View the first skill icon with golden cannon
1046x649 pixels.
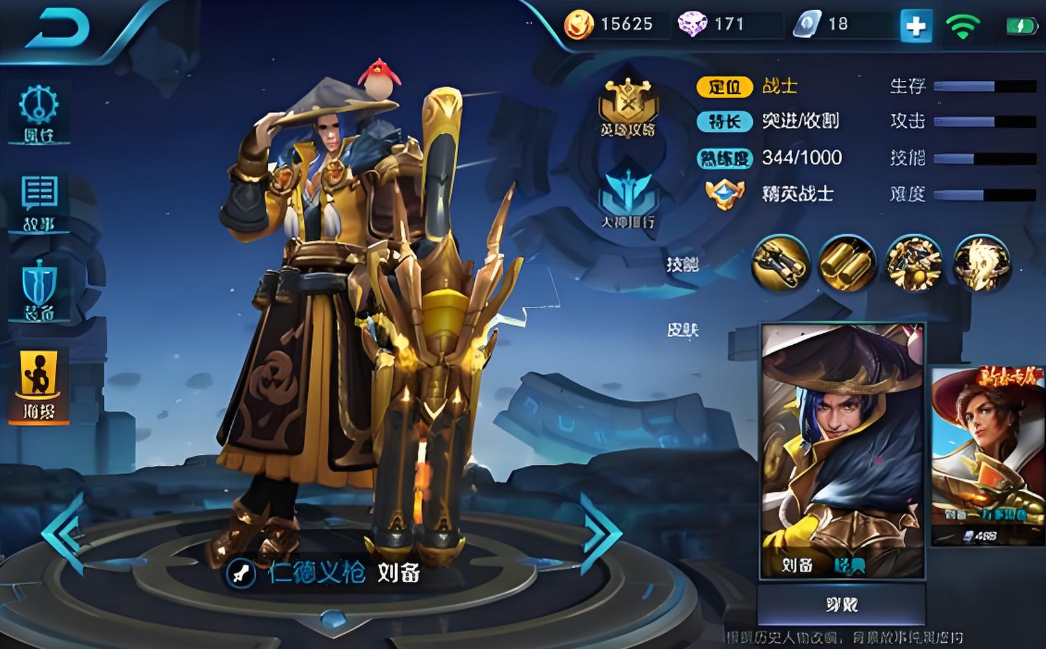[781, 263]
